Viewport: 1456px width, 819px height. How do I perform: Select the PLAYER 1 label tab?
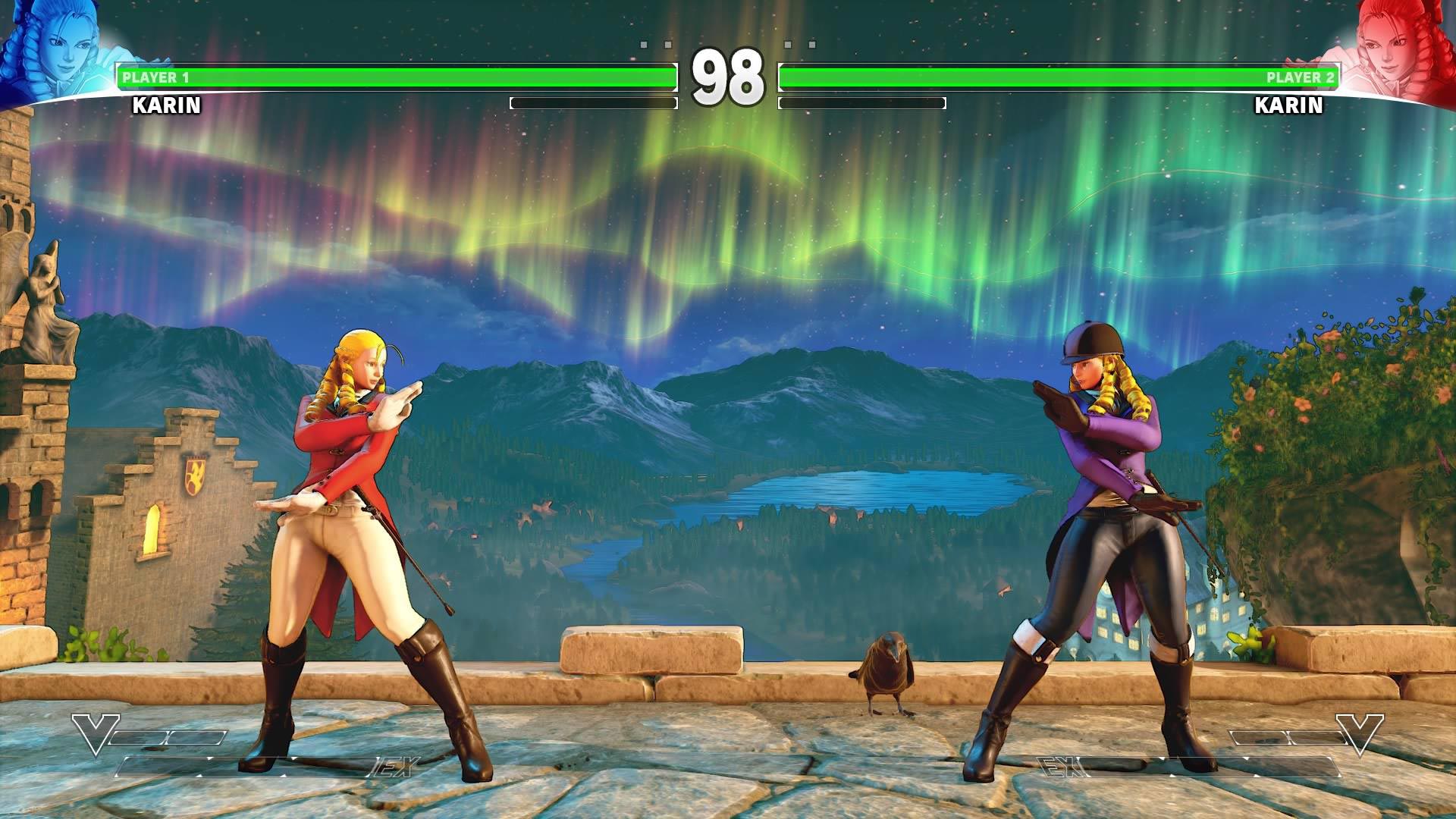pyautogui.click(x=157, y=76)
